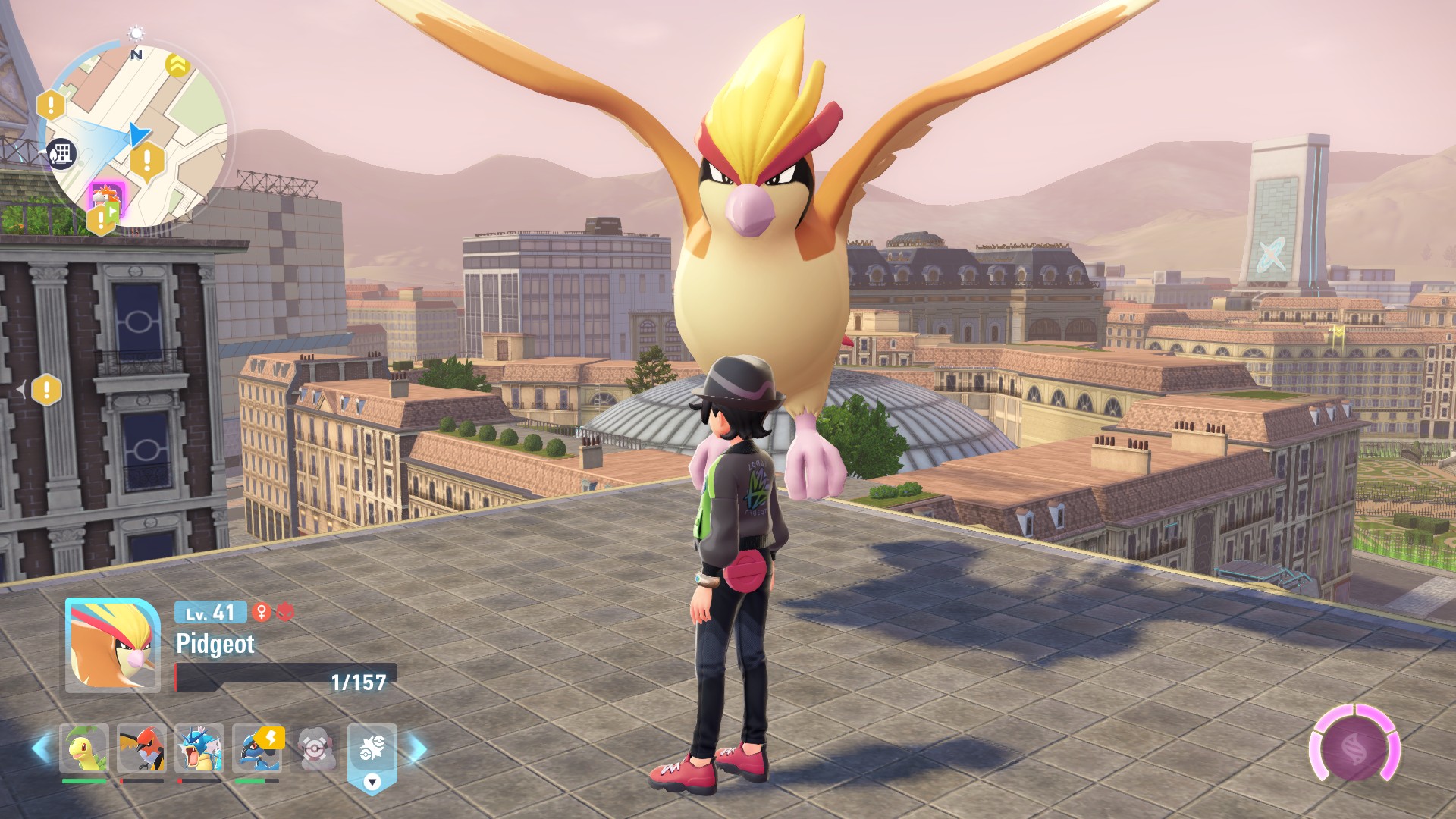Select the building-and-tree marker on the minimap
1456x819 pixels.
(x=61, y=154)
